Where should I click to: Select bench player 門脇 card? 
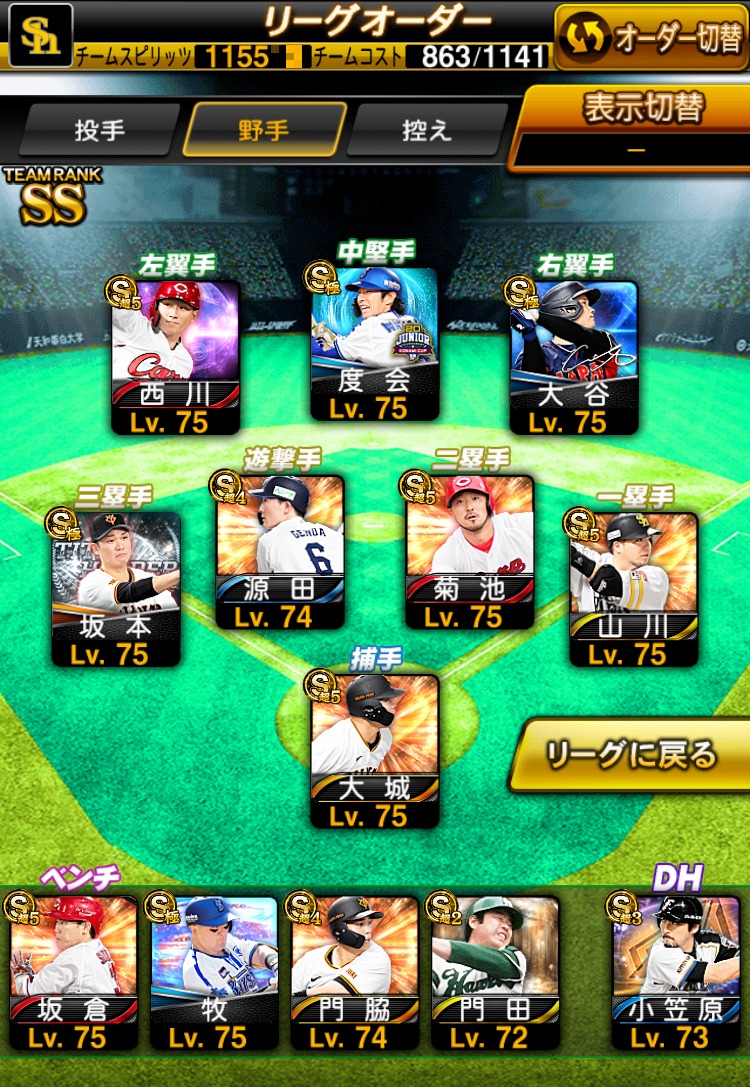click(x=354, y=972)
